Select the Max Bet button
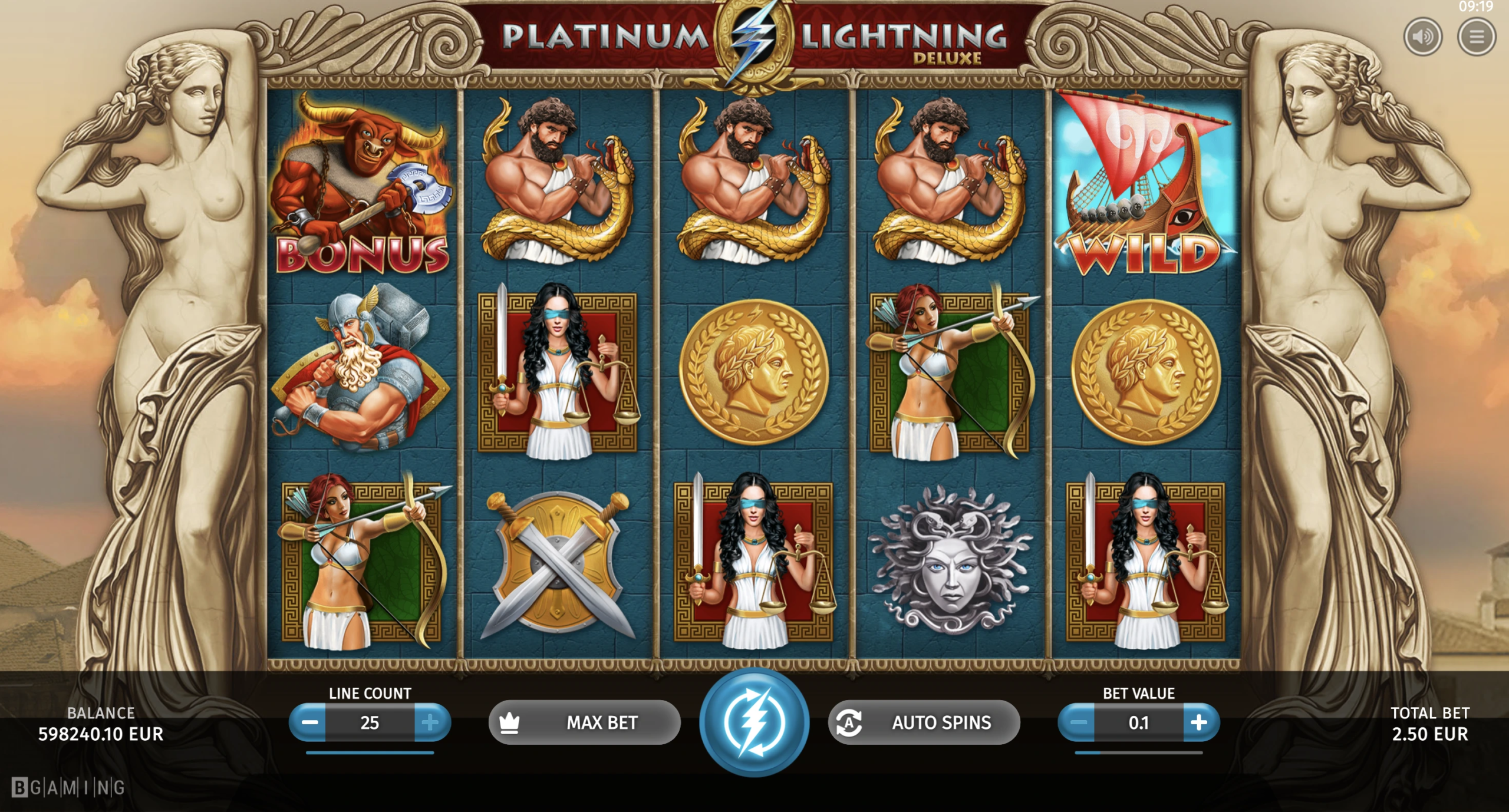The image size is (1509, 812). pyautogui.click(x=584, y=722)
